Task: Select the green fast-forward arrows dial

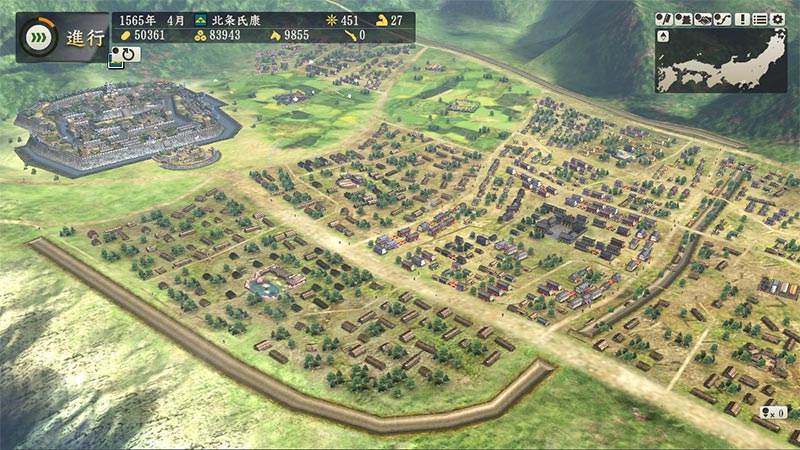Action: tap(38, 38)
